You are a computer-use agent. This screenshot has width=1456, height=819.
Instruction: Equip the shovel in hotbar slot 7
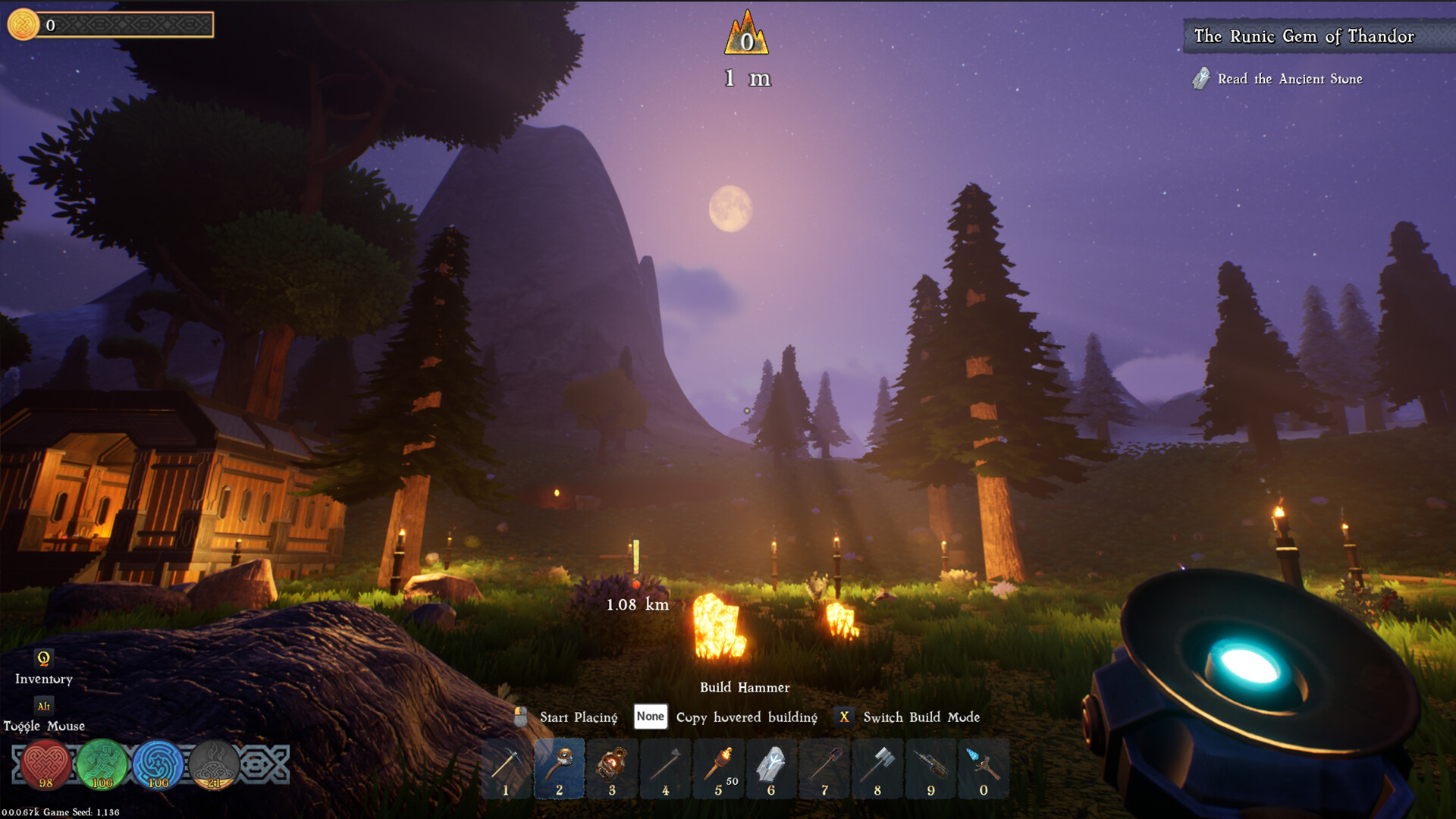pyautogui.click(x=824, y=767)
